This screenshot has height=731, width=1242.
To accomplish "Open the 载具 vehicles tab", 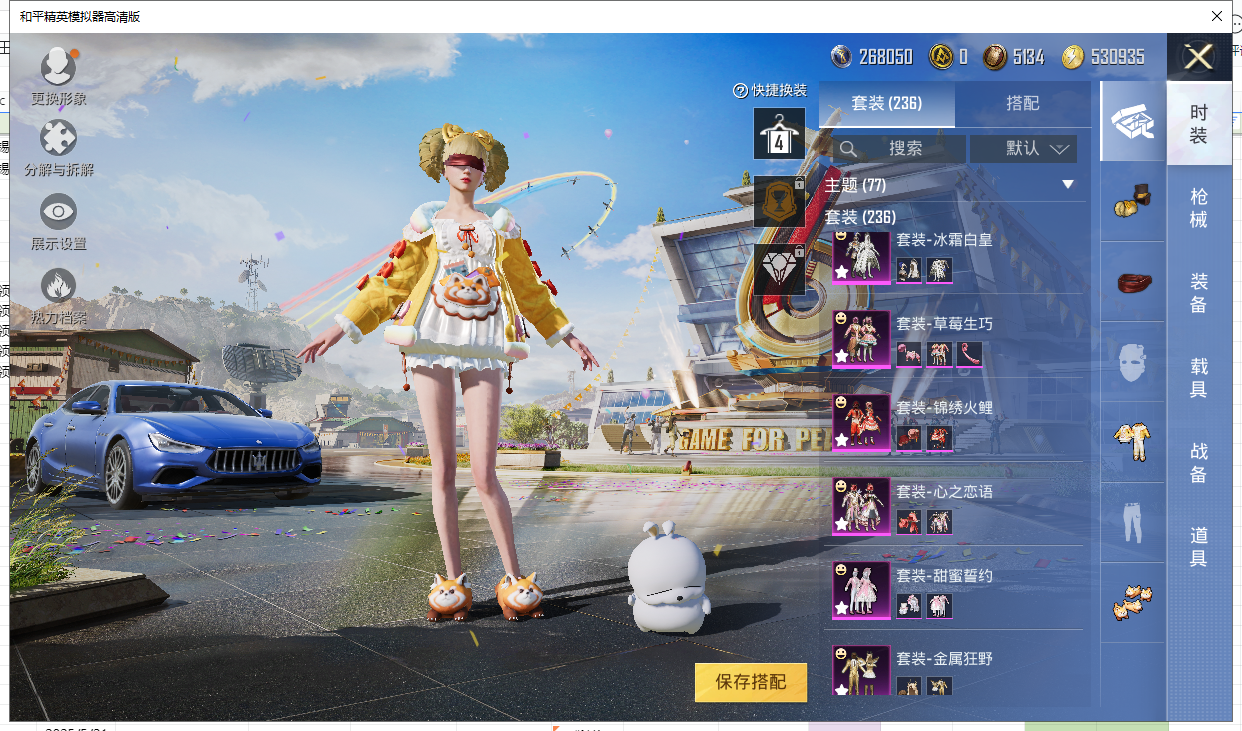I will (x=1198, y=378).
